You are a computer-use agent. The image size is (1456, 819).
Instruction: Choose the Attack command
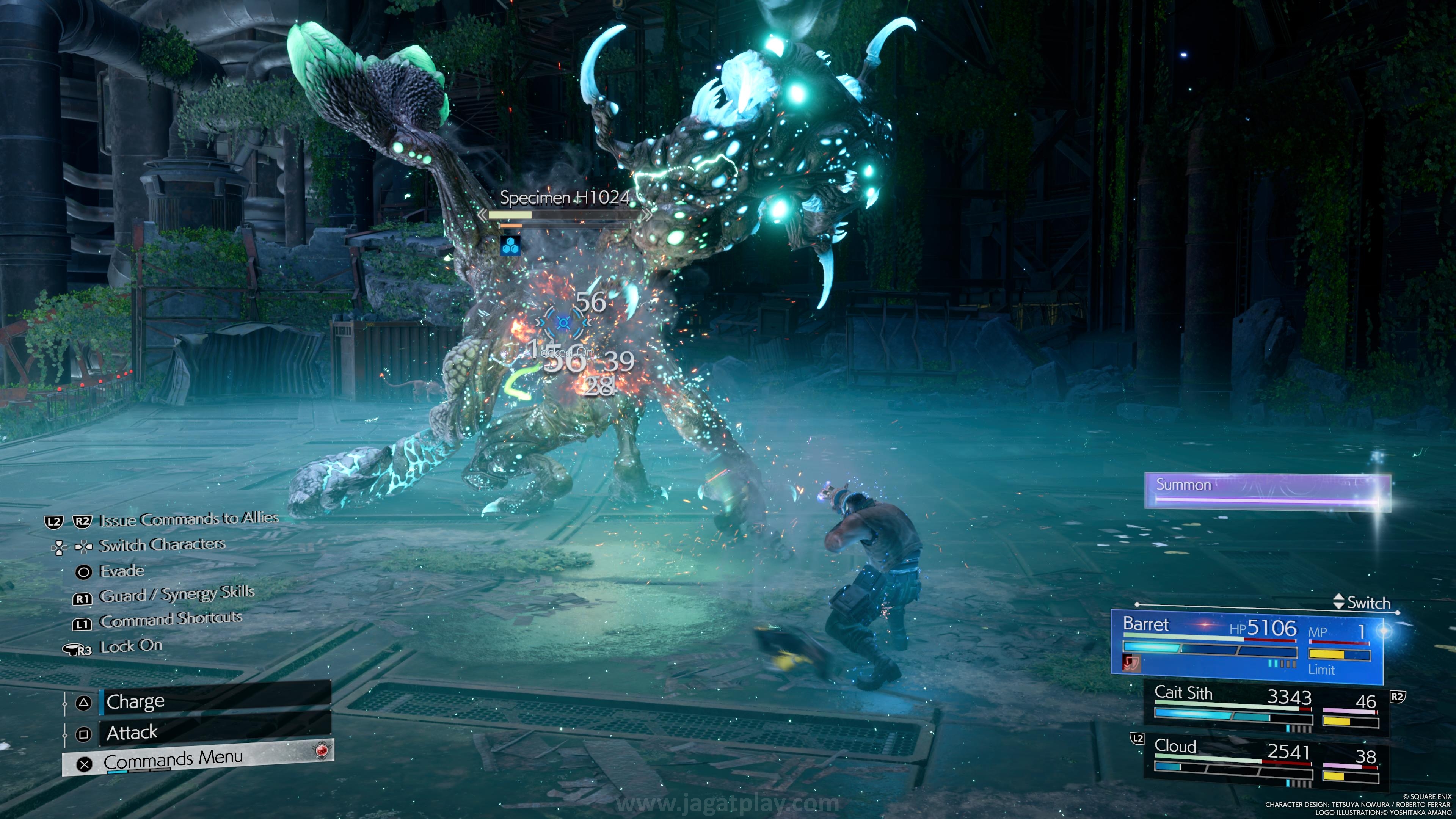[x=214, y=733]
